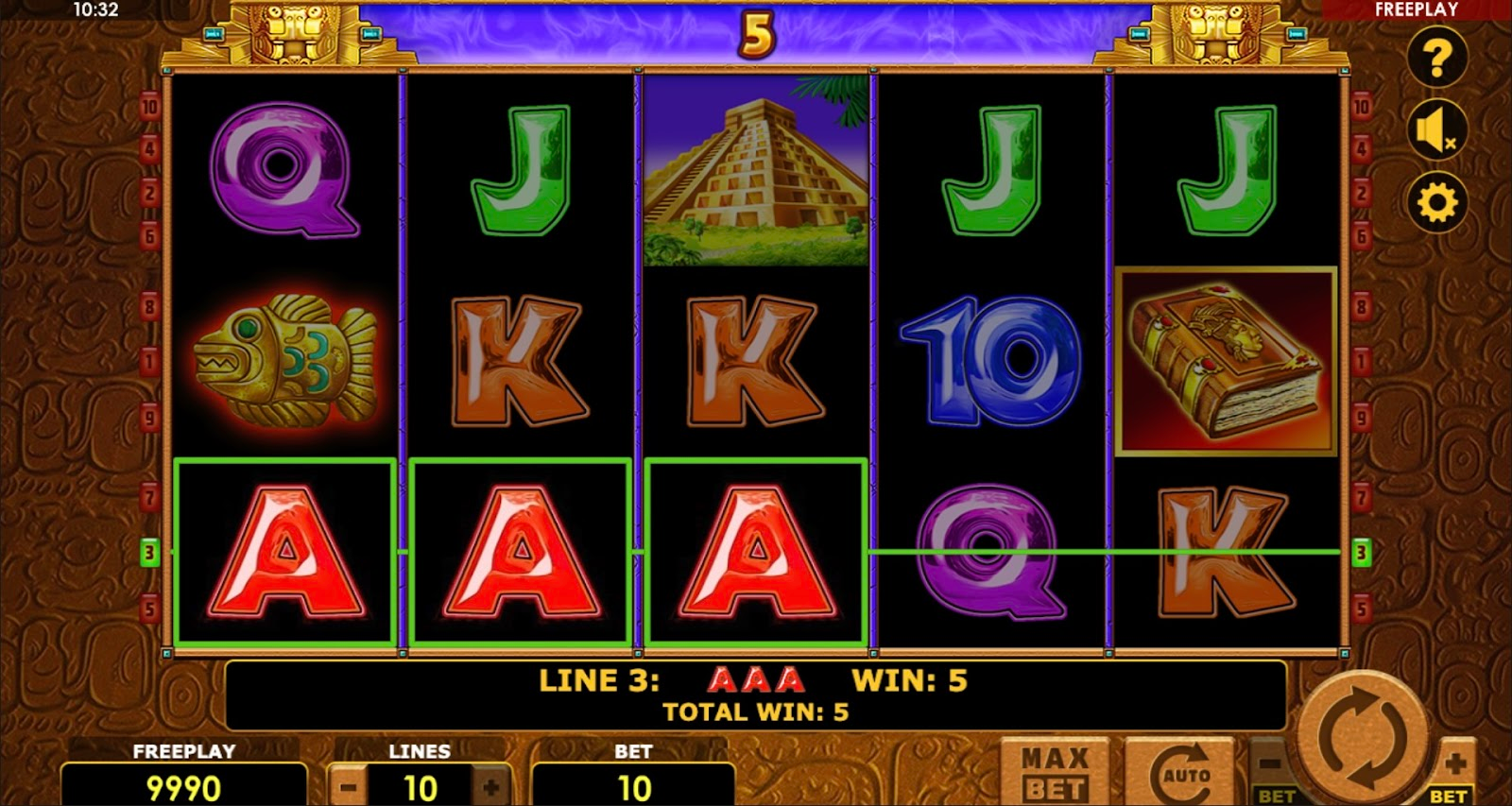Increase the number of lines with plus
Viewport: 1512px width, 806px height.
click(491, 787)
